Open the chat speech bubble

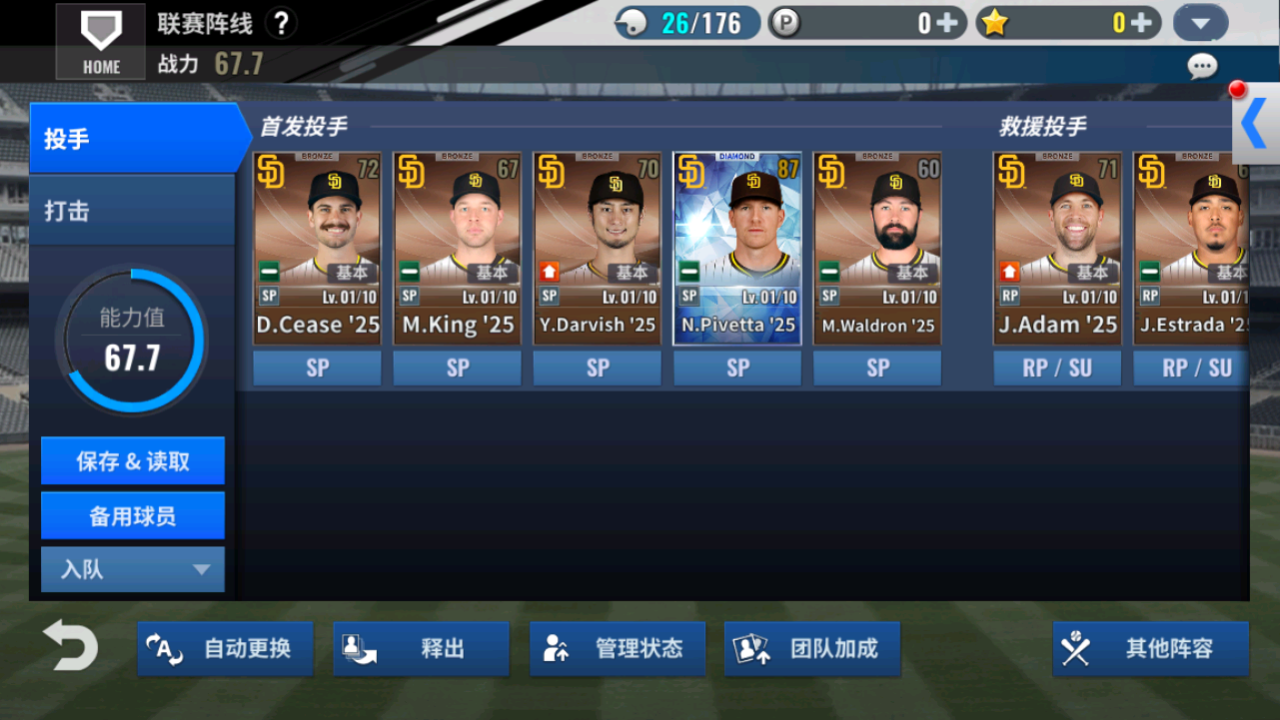(1202, 67)
